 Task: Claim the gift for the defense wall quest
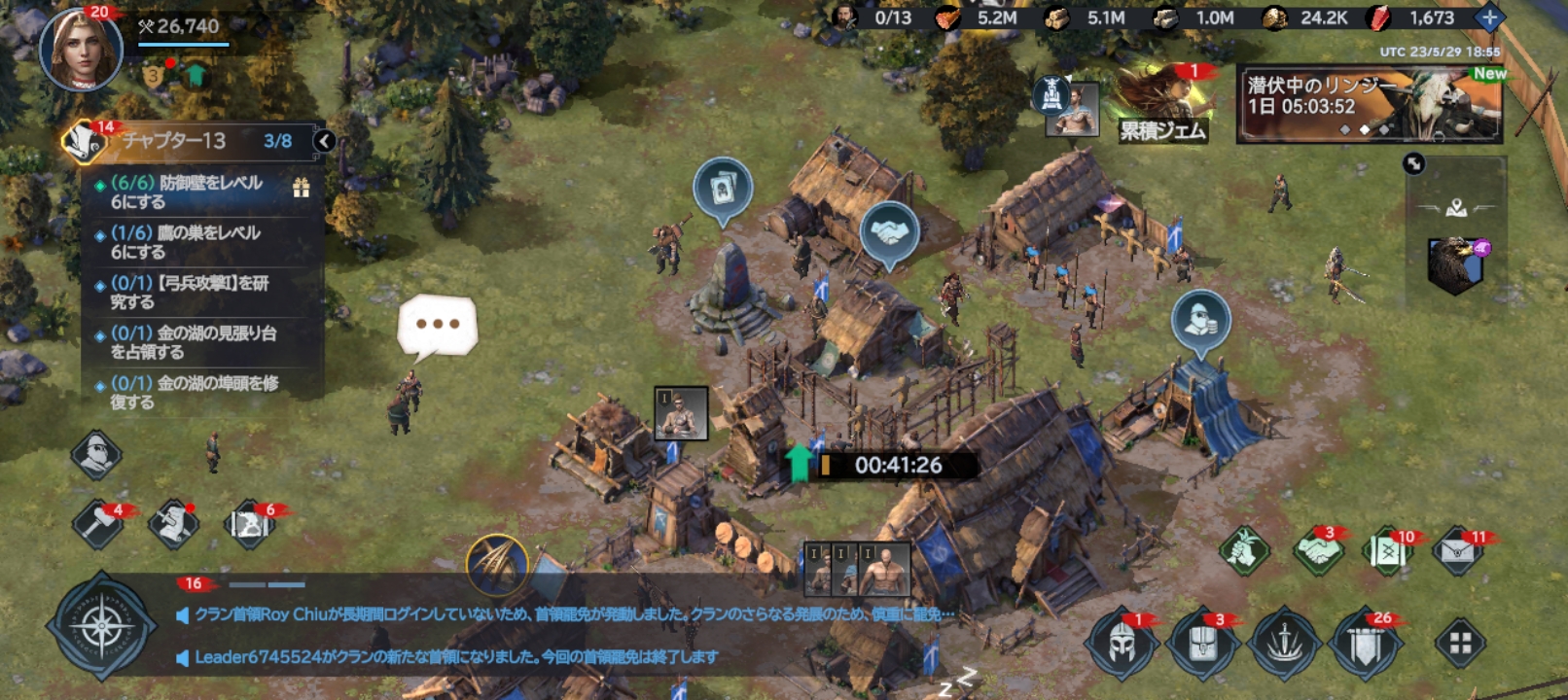(302, 189)
